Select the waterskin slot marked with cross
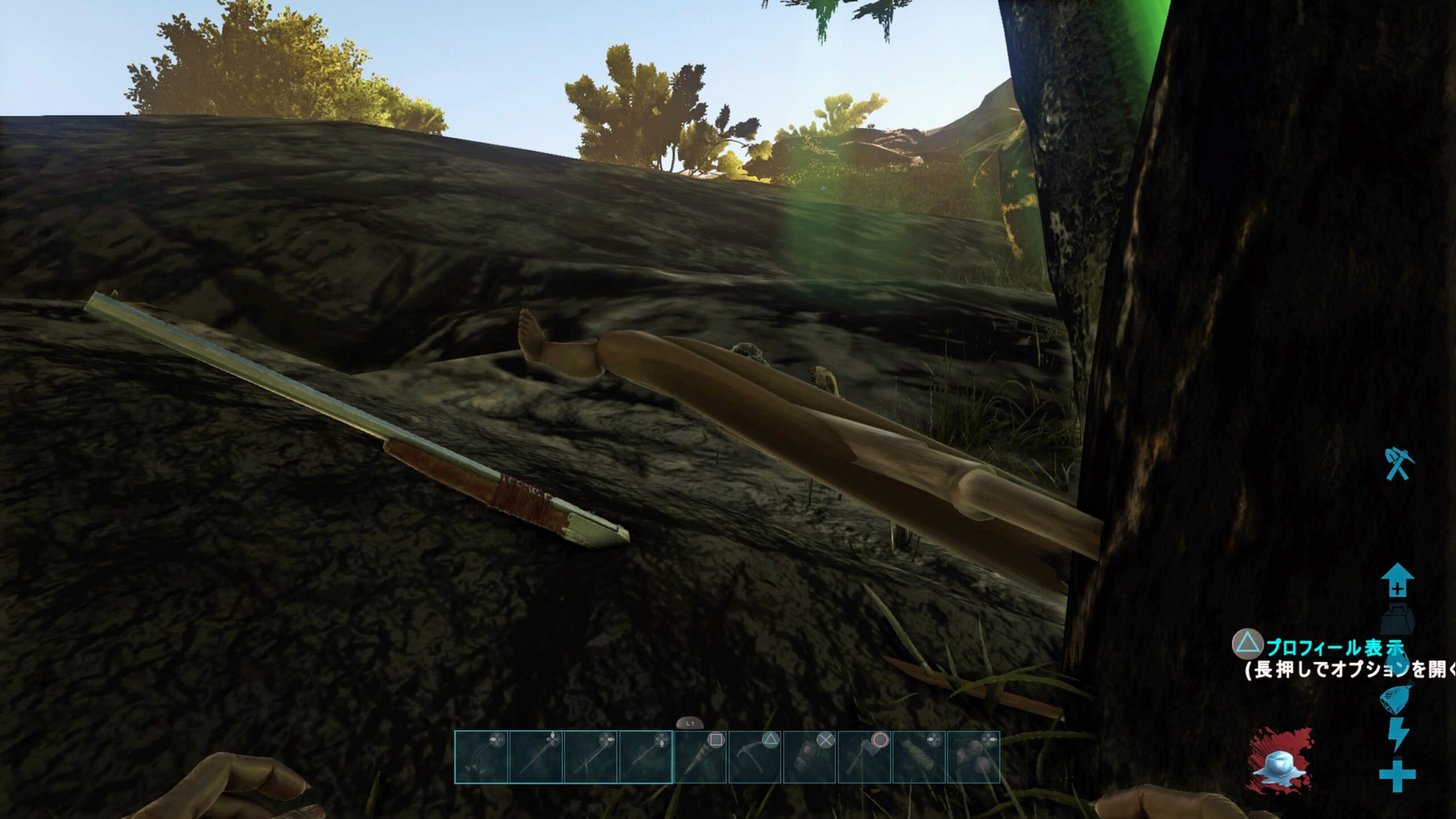 [809, 758]
